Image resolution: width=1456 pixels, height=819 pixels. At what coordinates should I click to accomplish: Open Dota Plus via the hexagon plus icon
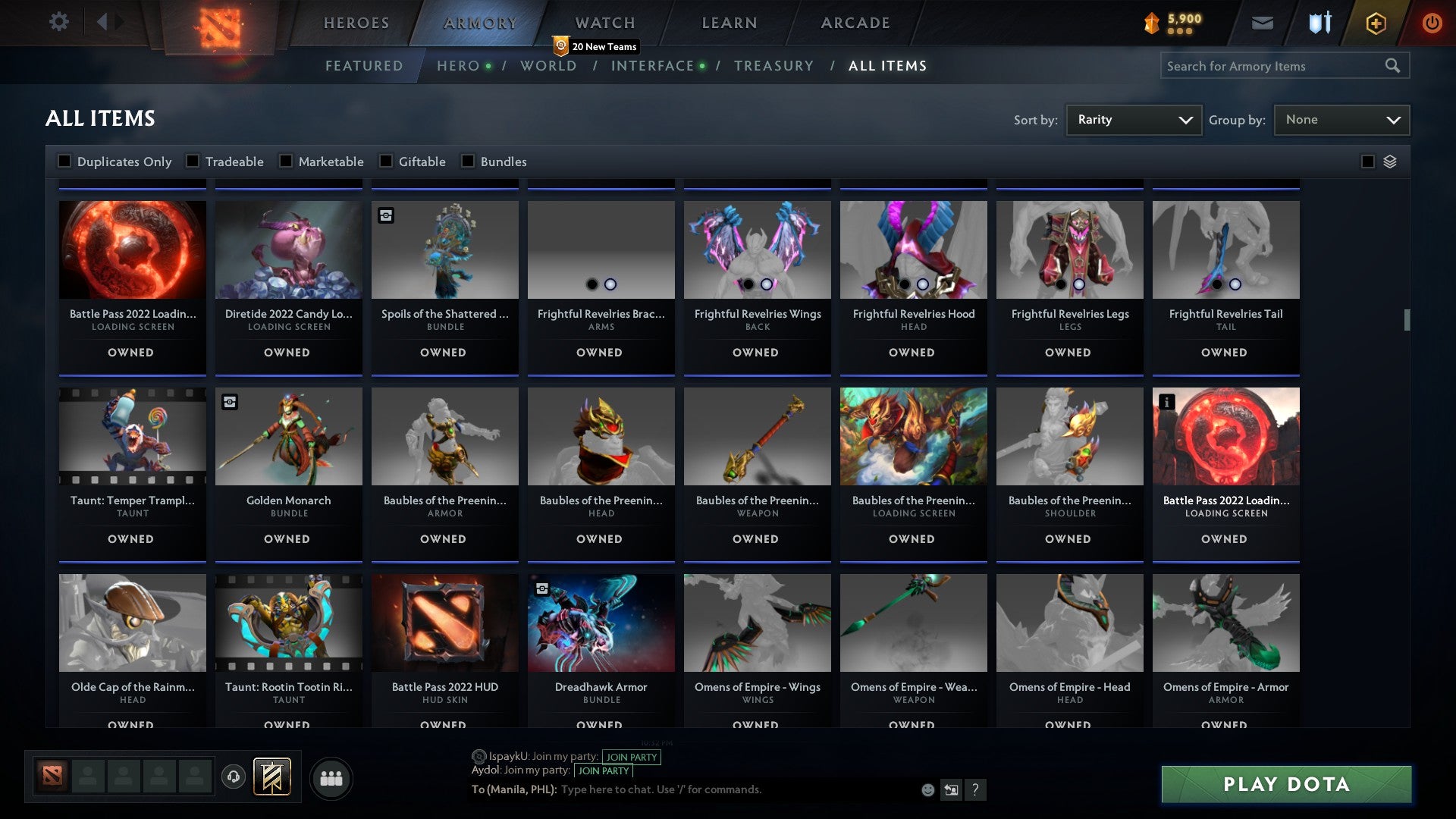coord(1375,23)
